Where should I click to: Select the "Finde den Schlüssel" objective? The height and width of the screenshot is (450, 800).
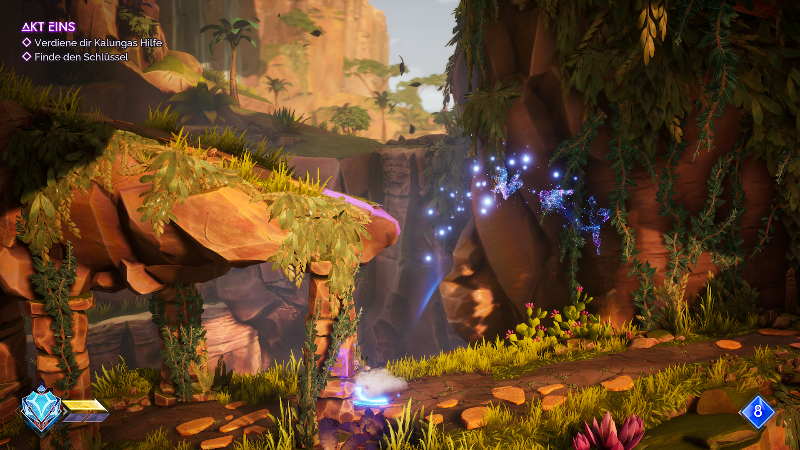click(x=72, y=57)
